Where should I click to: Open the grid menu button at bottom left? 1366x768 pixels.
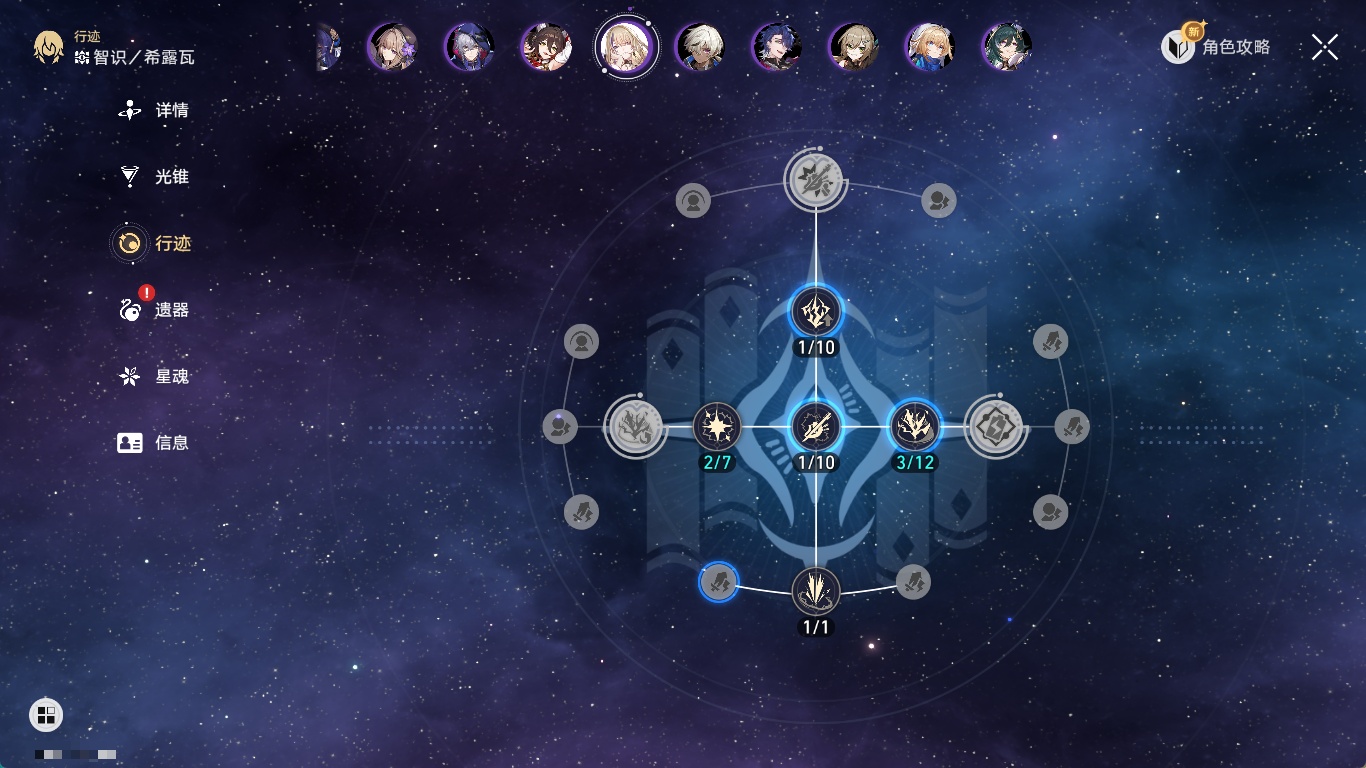(46, 714)
